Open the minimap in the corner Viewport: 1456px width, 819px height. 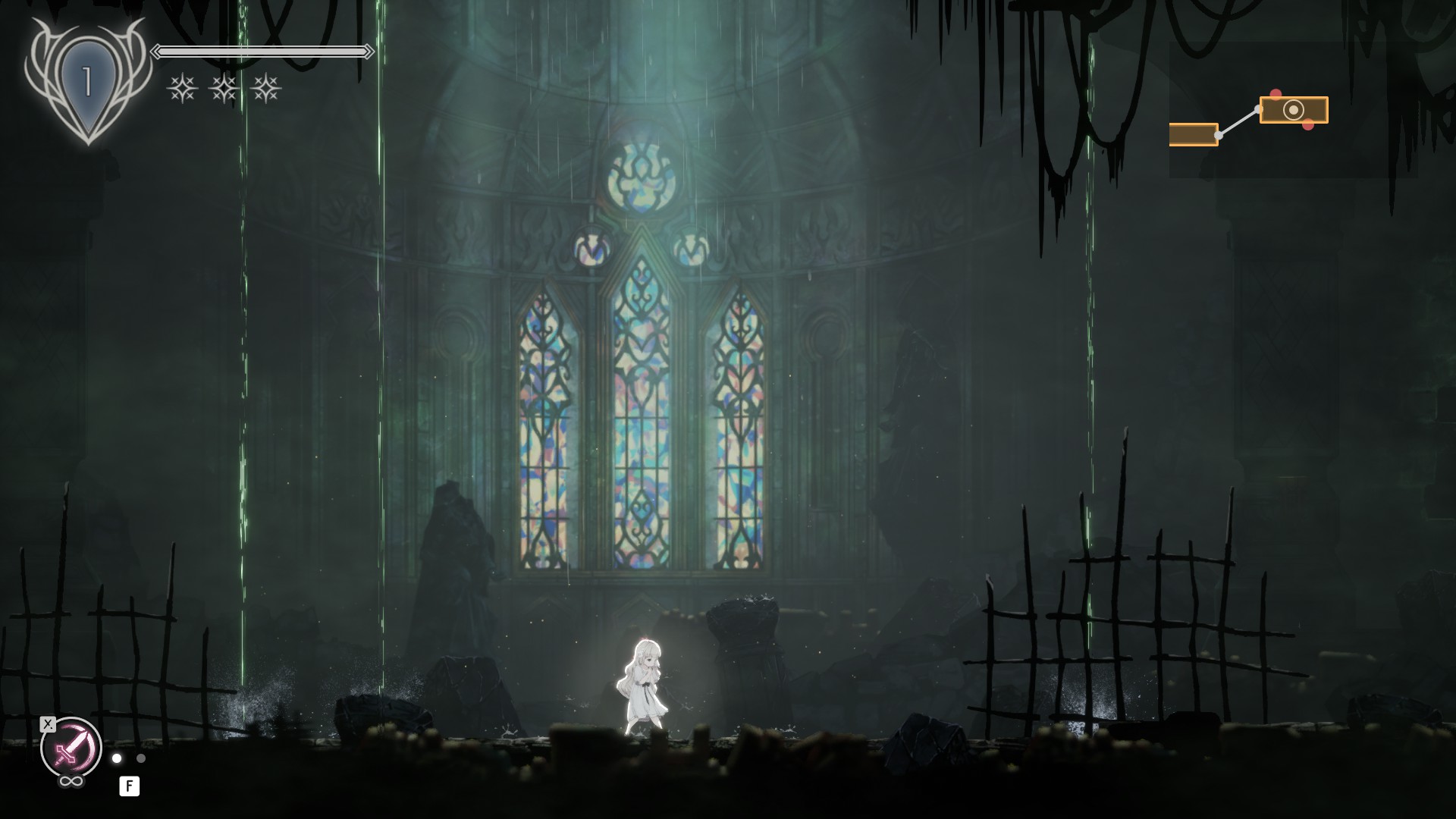click(x=1292, y=110)
